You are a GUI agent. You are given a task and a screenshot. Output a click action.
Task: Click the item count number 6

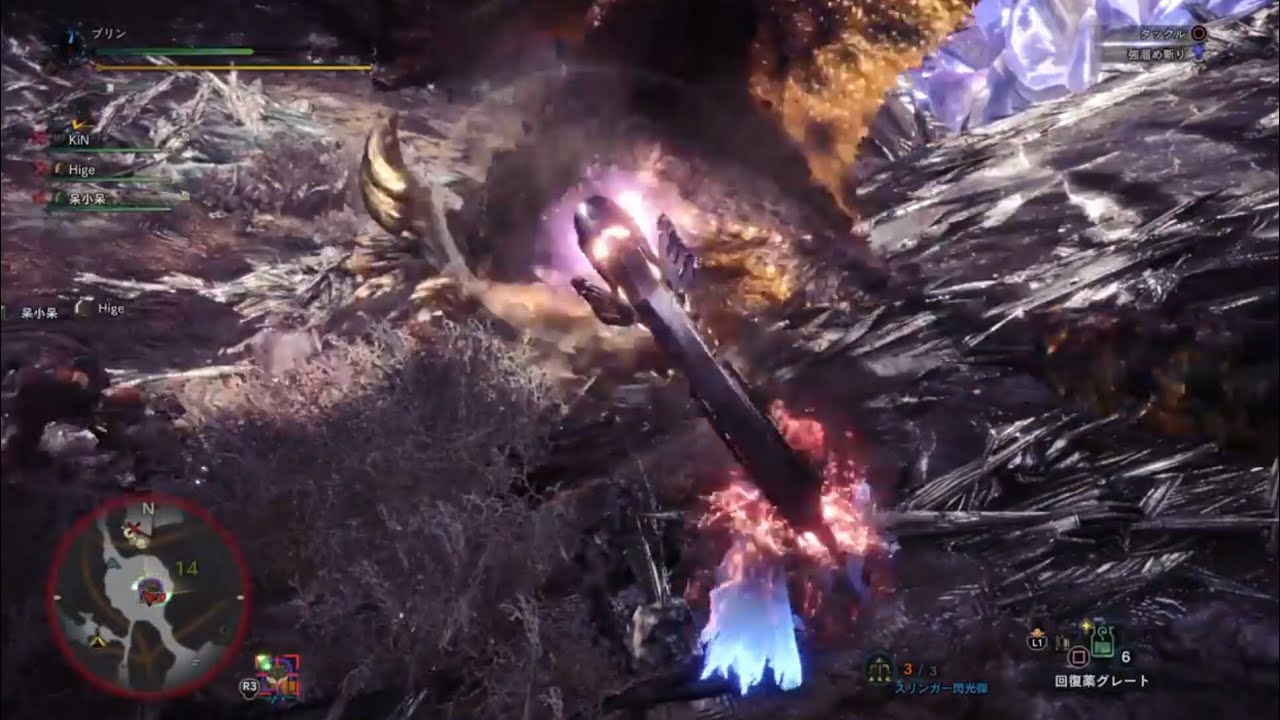tap(1126, 657)
